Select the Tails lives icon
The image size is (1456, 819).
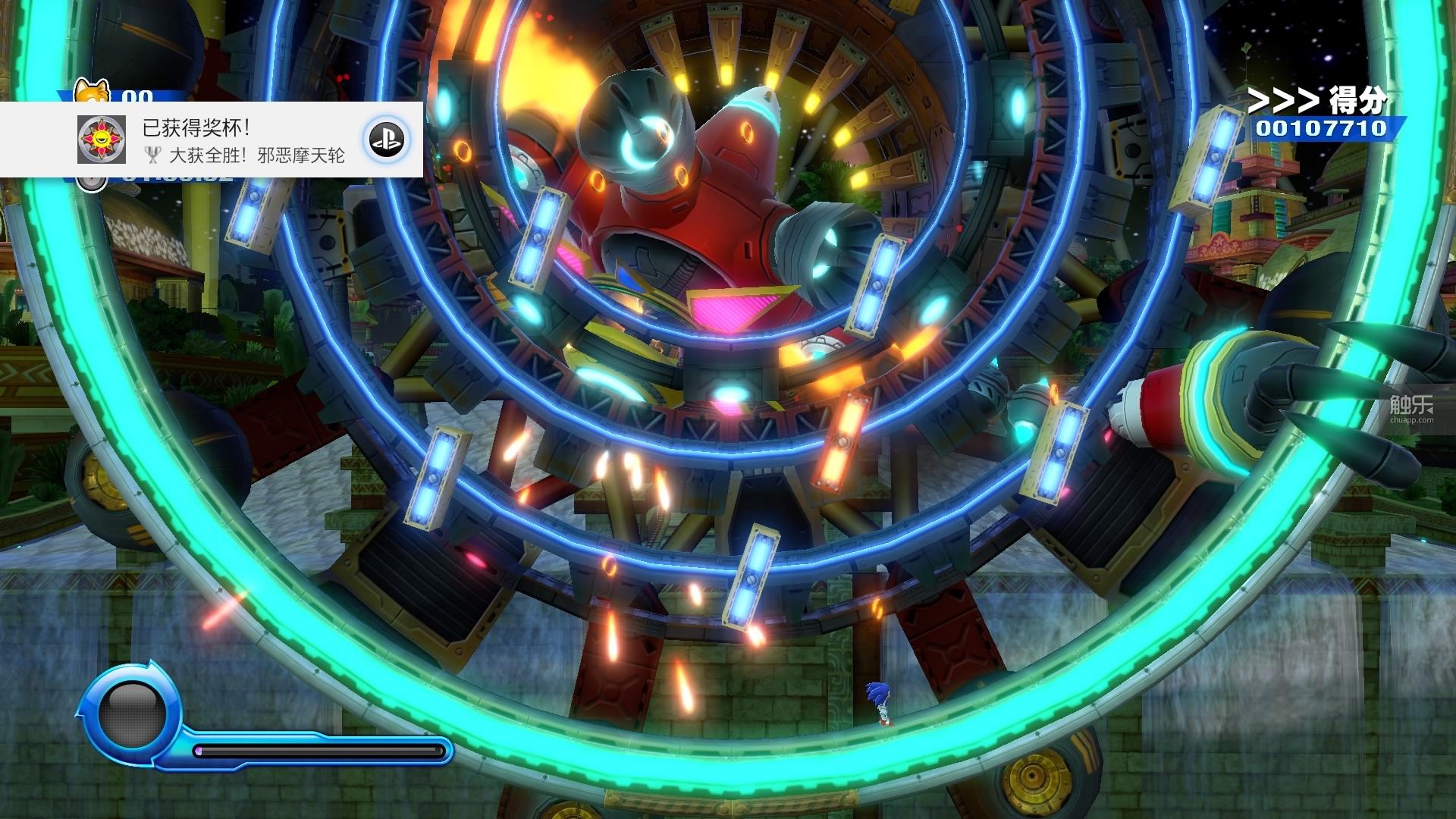[92, 92]
